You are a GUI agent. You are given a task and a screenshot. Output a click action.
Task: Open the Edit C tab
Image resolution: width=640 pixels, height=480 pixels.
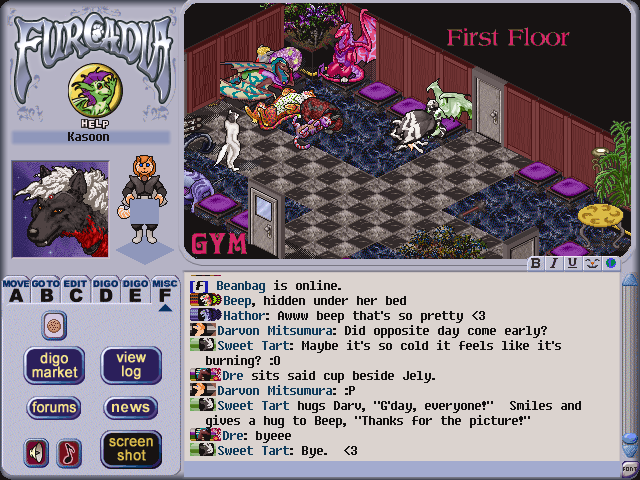pyautogui.click(x=76, y=290)
